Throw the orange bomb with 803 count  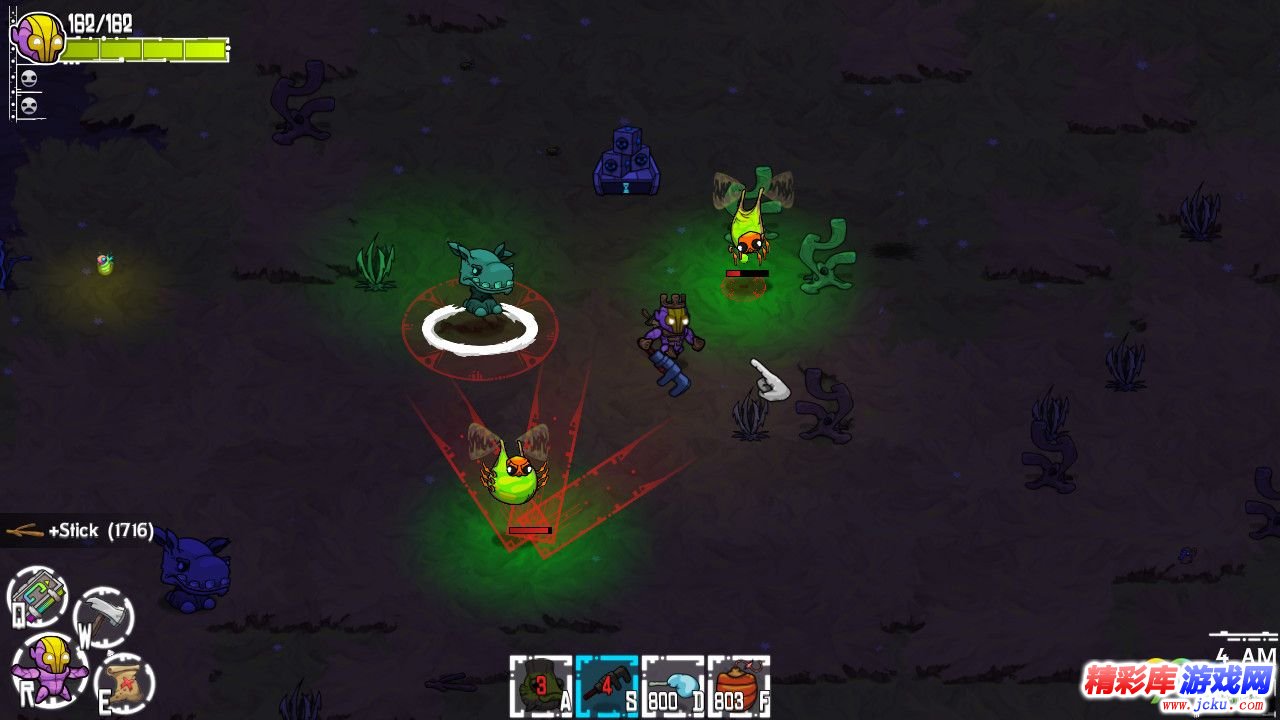coord(738,686)
